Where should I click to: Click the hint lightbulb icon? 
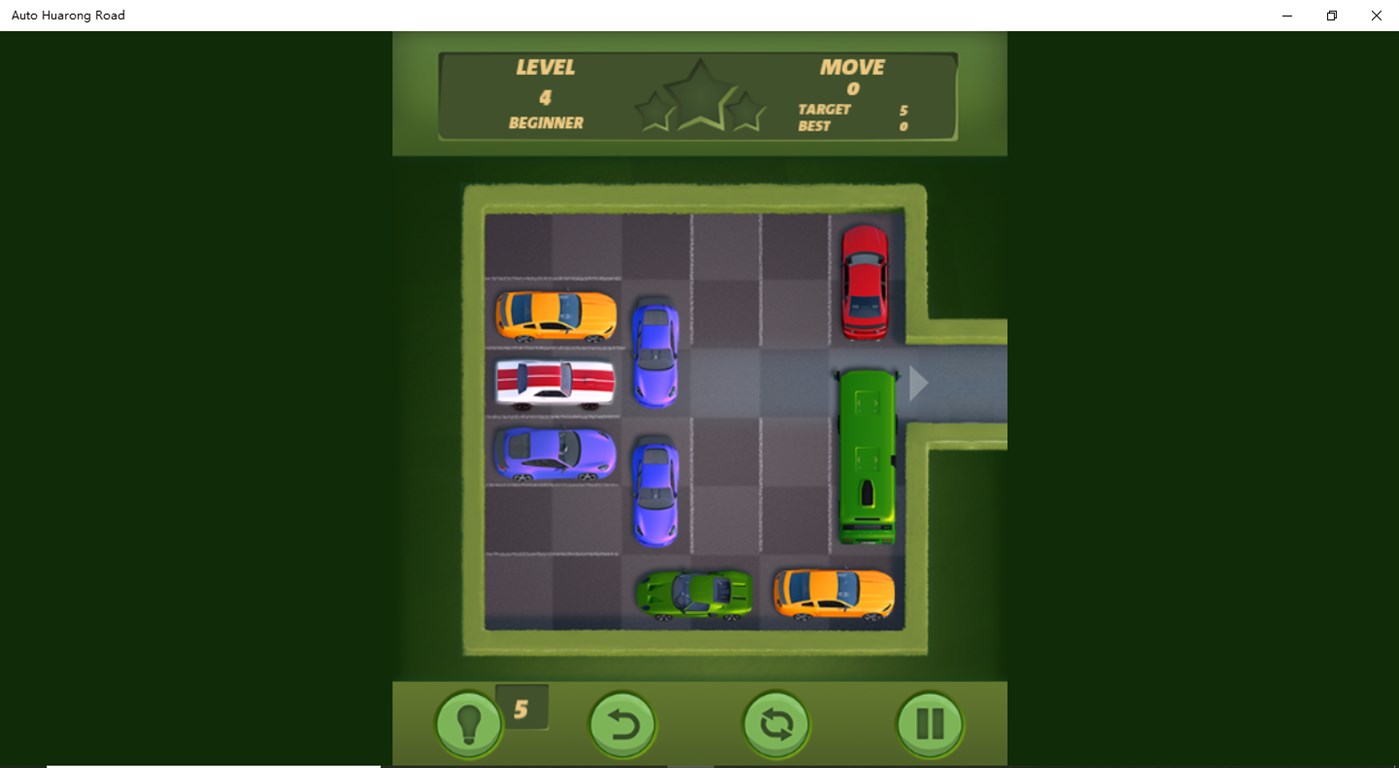click(468, 722)
